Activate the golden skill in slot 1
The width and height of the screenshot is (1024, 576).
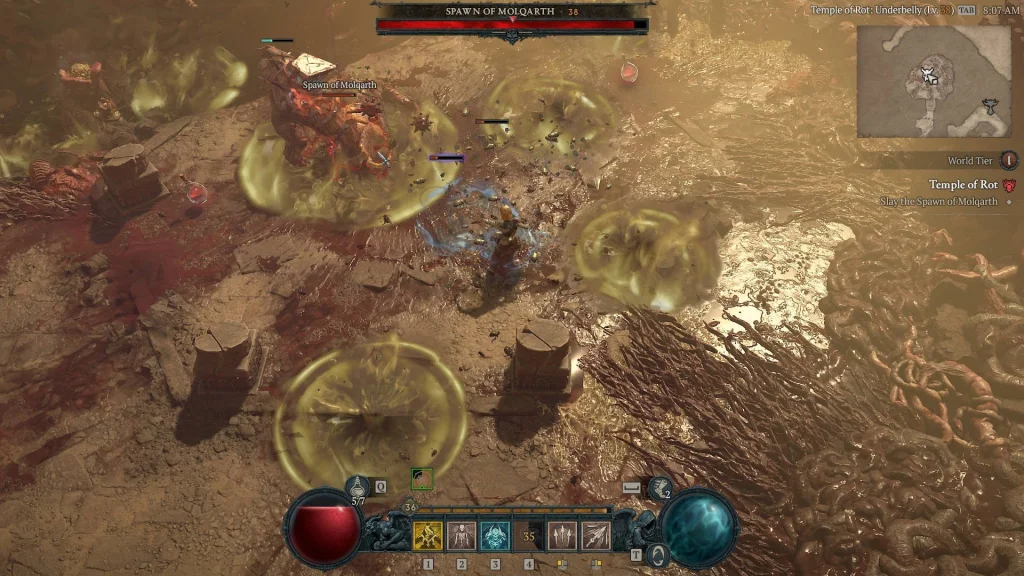click(428, 536)
